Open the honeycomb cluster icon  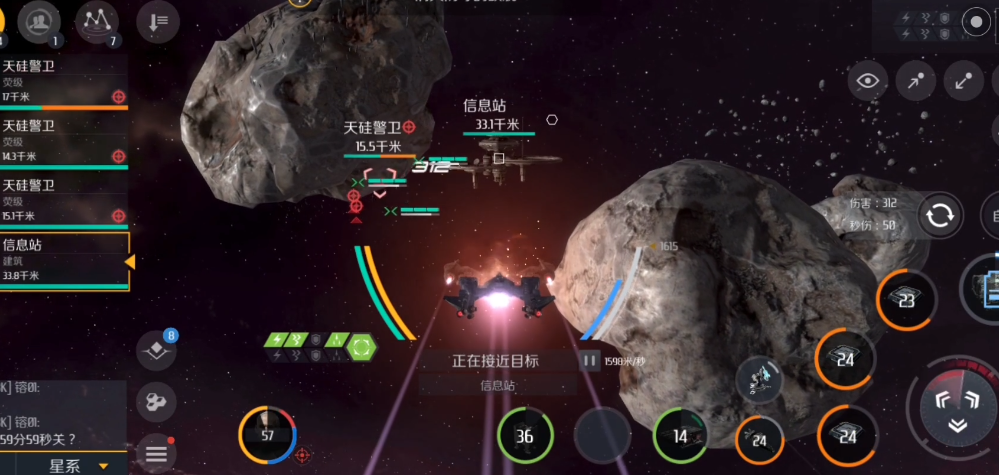coord(155,401)
